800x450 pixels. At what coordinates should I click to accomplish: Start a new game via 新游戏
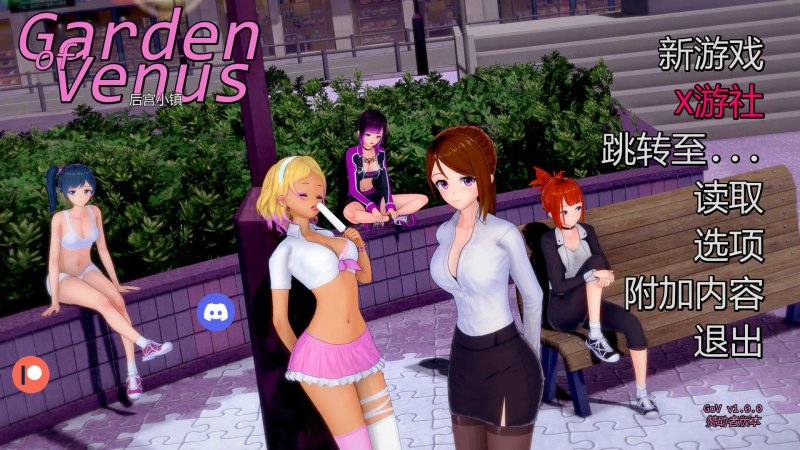(711, 55)
